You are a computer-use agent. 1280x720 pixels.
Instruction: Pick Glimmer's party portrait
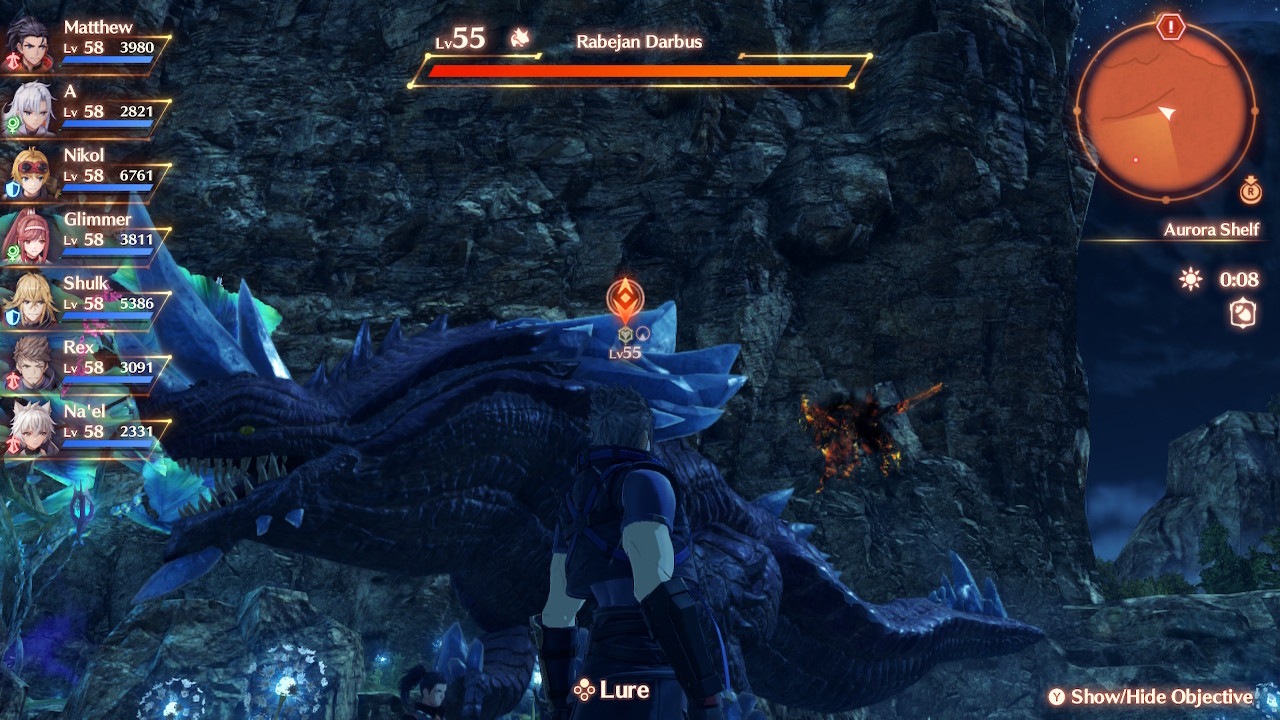[29, 234]
